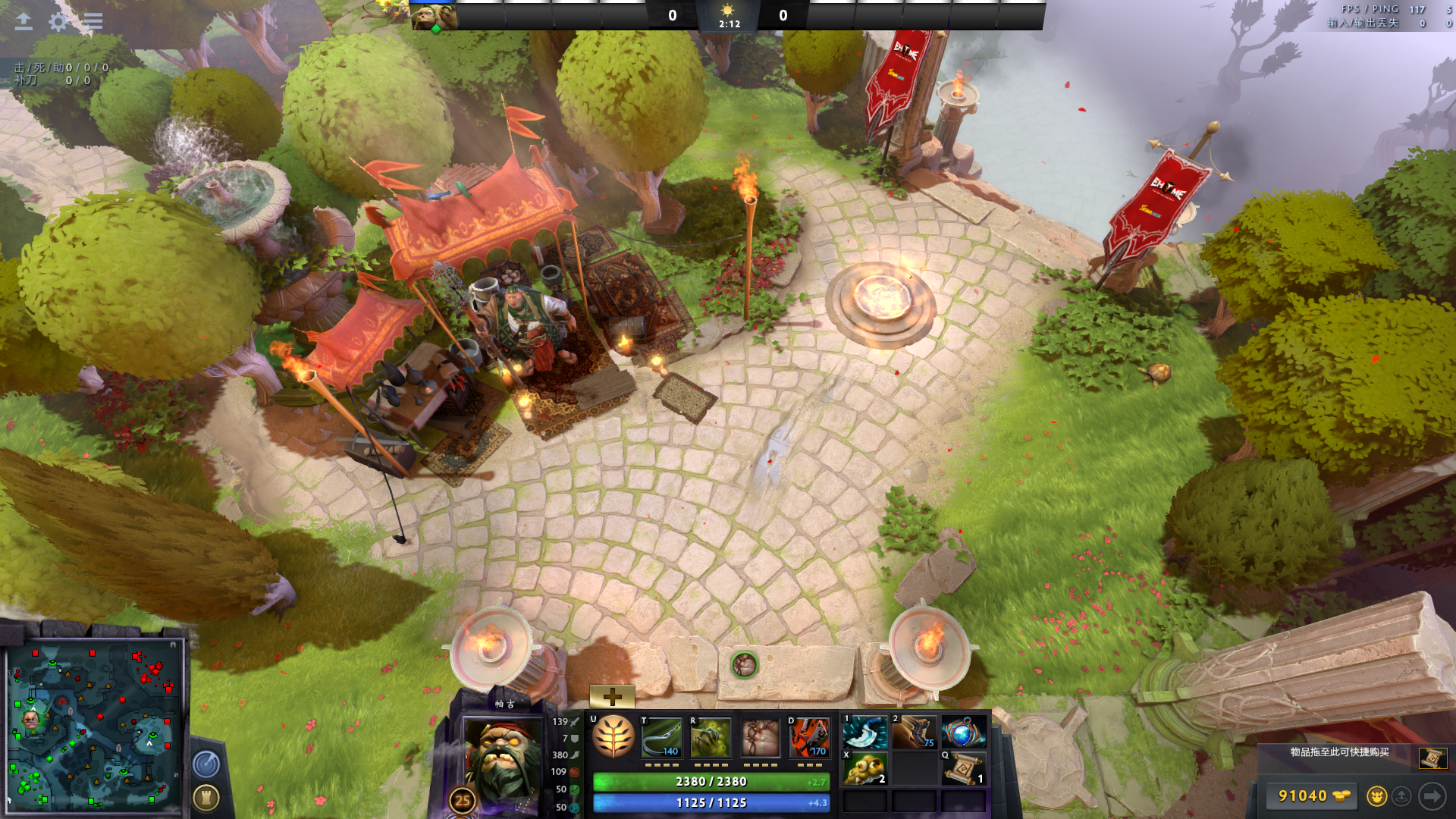
Task: Select Pudge's portrait in the top bar
Action: (x=434, y=16)
